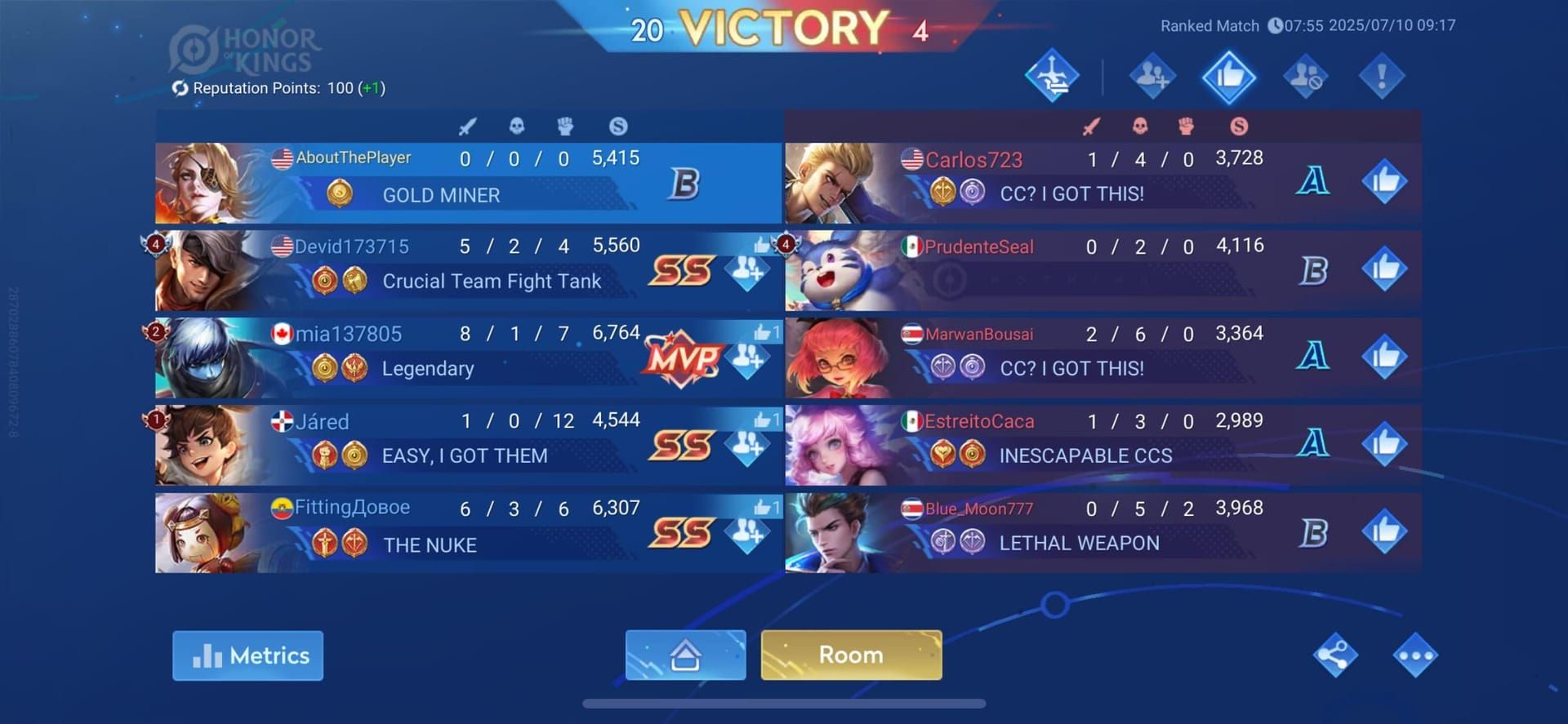Return to lobby with the home icon
Image resolution: width=1568 pixels, height=724 pixels.
coord(687,655)
